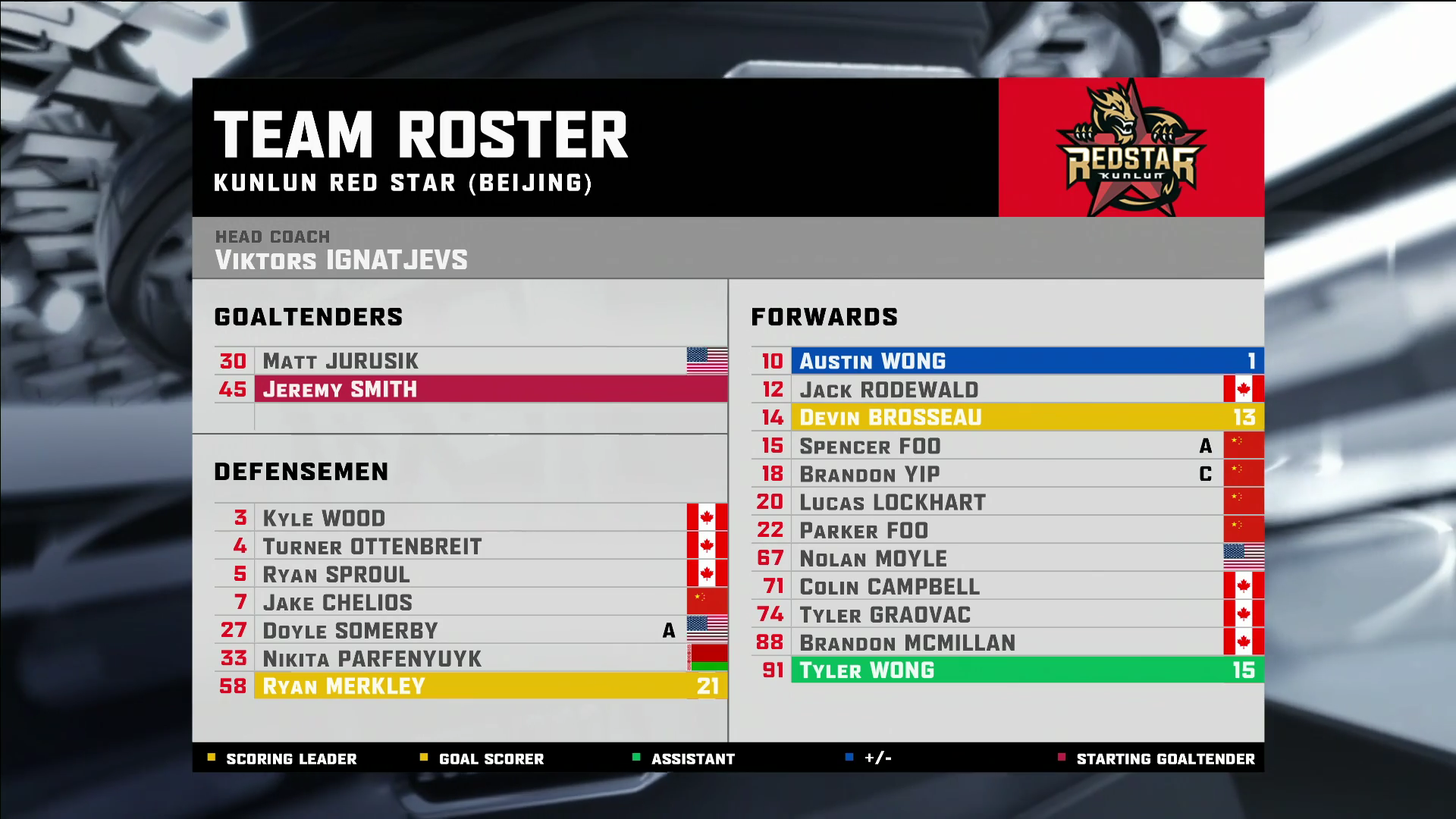Image resolution: width=1456 pixels, height=819 pixels.
Task: Click Parker Foo, number 22
Action: coord(1009,530)
